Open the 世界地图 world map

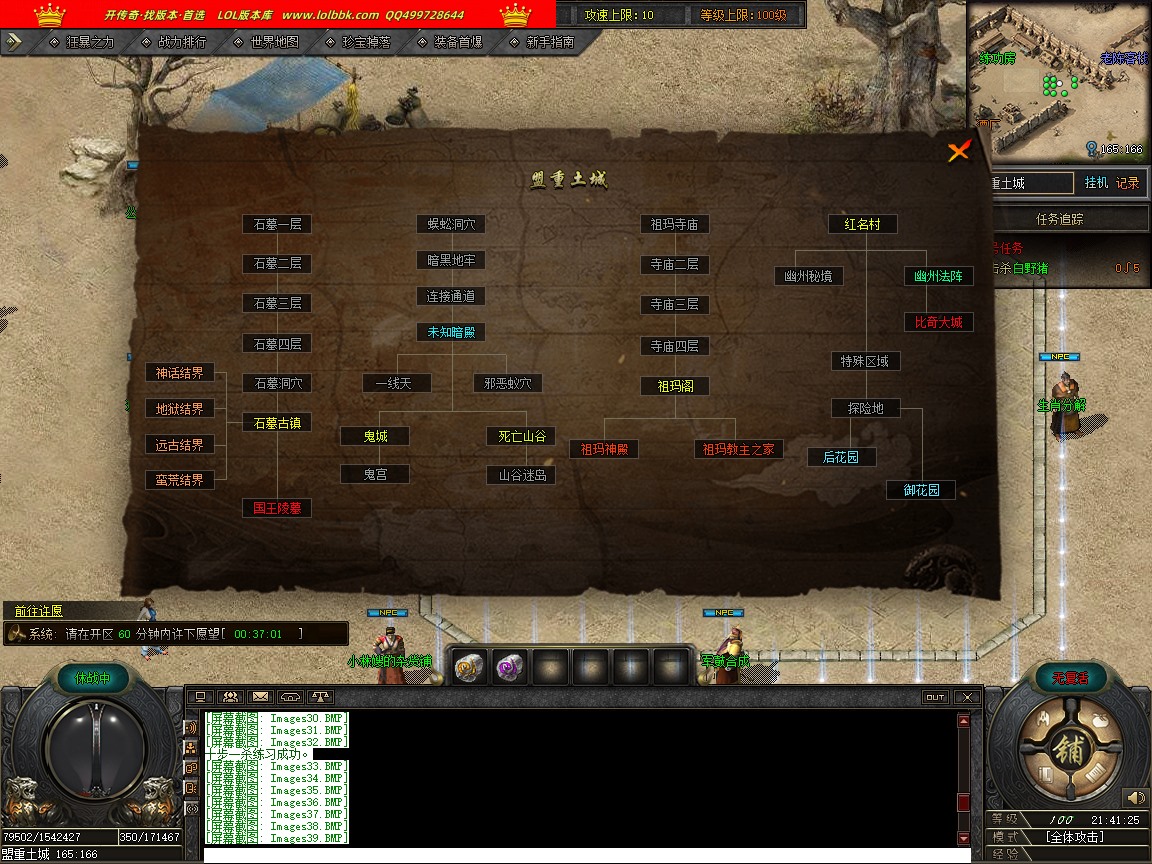click(x=268, y=42)
